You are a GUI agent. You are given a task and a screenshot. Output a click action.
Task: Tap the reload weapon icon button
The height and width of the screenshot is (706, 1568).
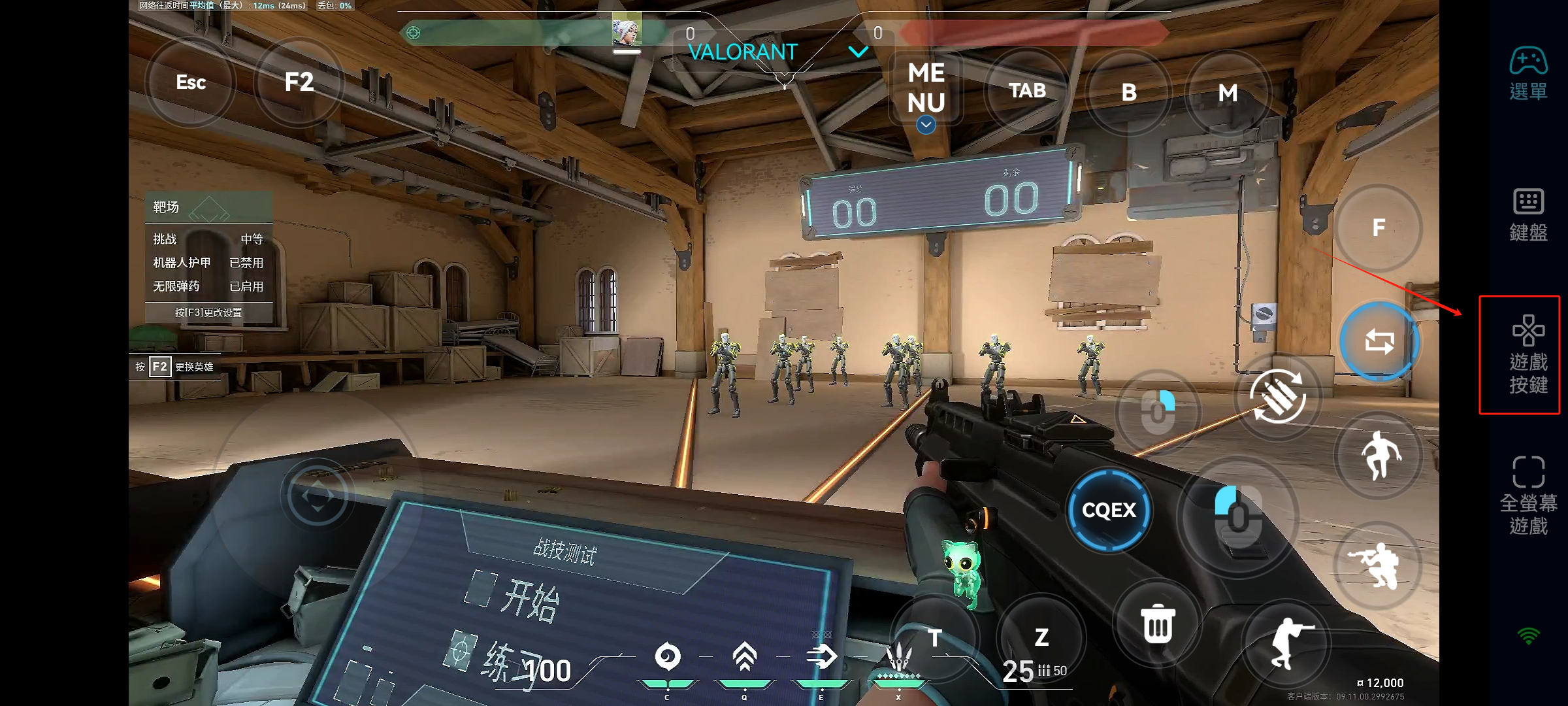point(1278,396)
